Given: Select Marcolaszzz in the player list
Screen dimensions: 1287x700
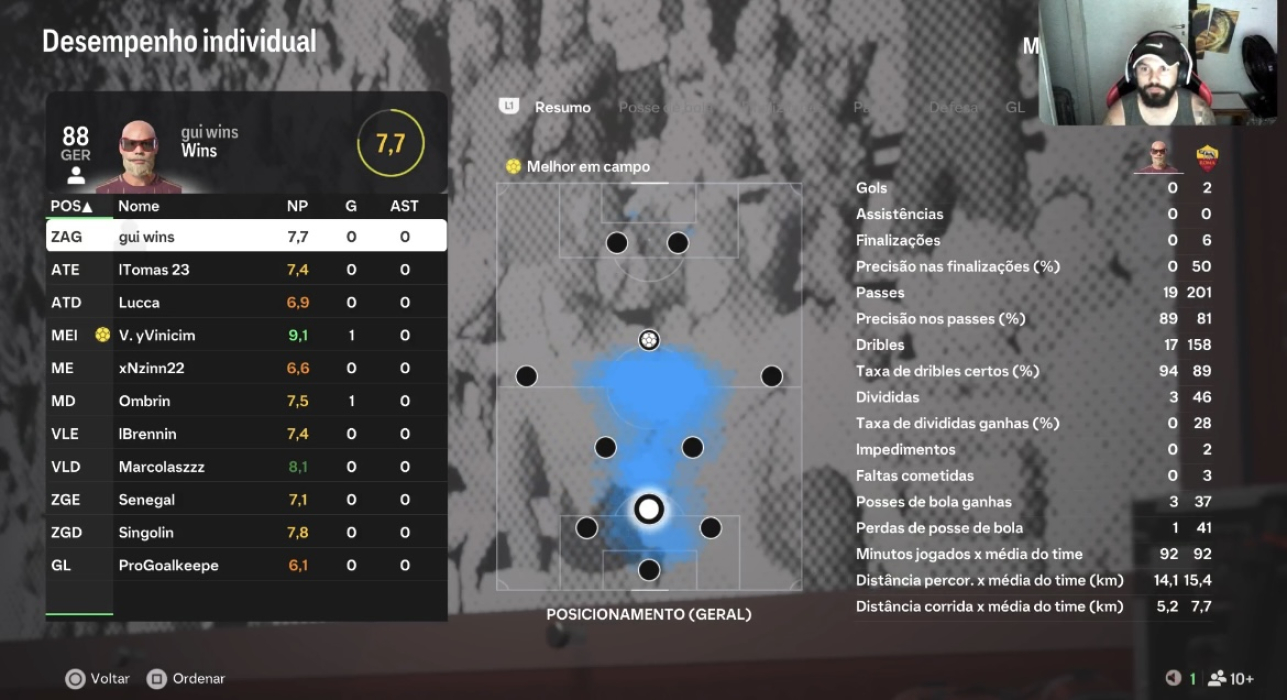Looking at the screenshot, I should coord(246,467).
